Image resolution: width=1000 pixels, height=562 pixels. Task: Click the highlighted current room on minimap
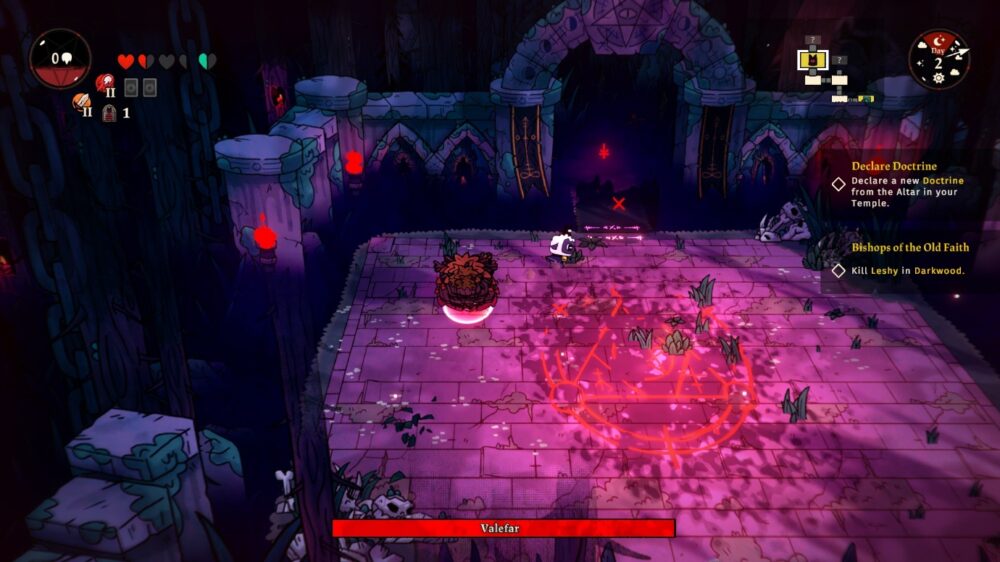813,60
